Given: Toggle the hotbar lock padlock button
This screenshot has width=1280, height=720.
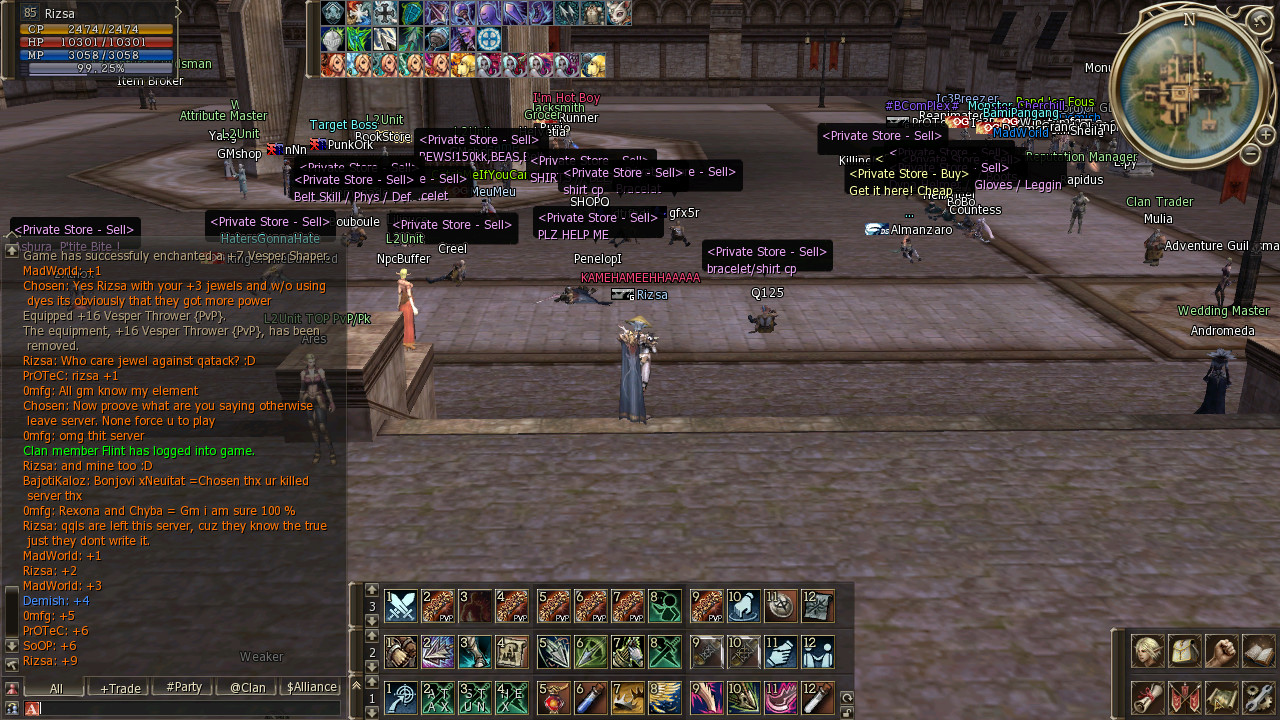Looking at the screenshot, I should [x=847, y=712].
